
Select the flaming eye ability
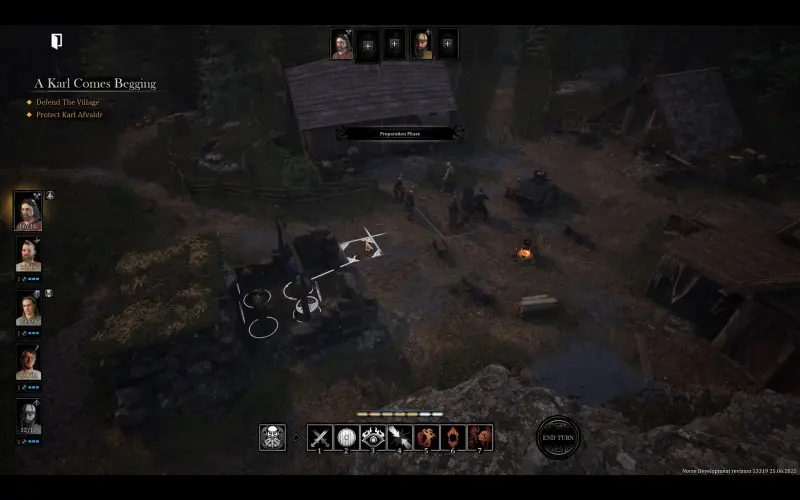coord(373,437)
